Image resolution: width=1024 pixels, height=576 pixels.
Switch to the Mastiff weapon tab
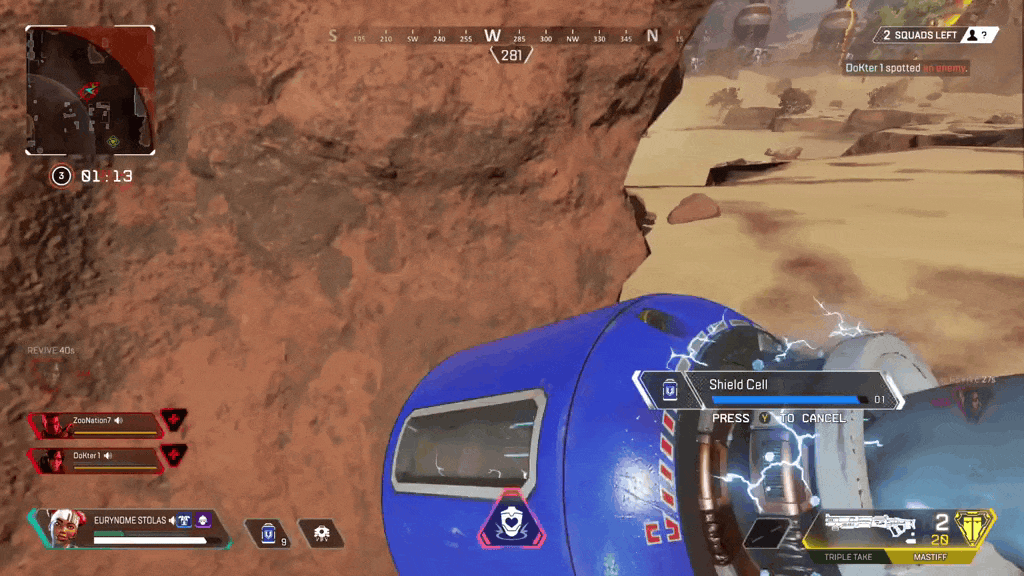[x=929, y=556]
